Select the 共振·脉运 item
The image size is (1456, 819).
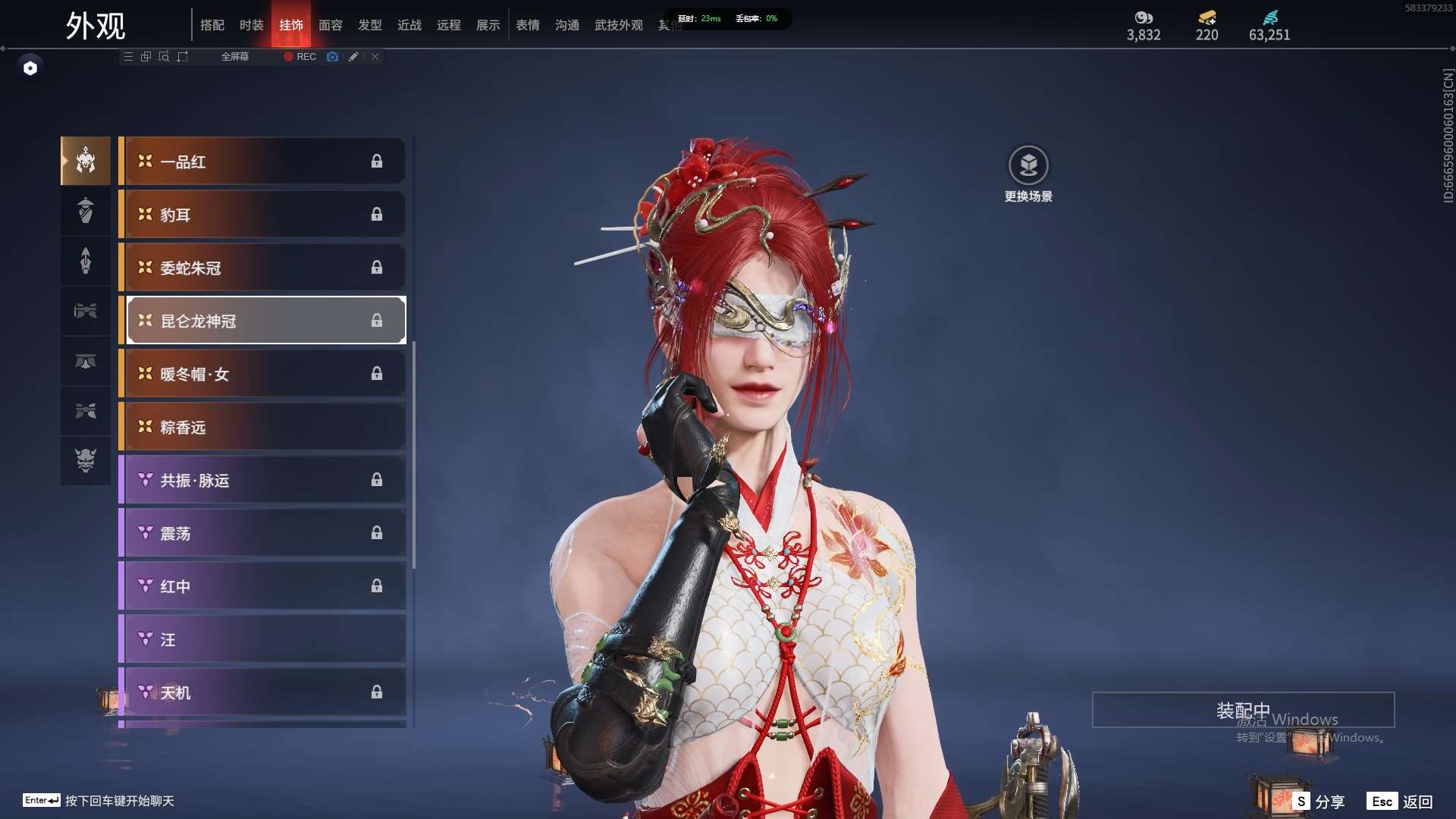point(262,480)
